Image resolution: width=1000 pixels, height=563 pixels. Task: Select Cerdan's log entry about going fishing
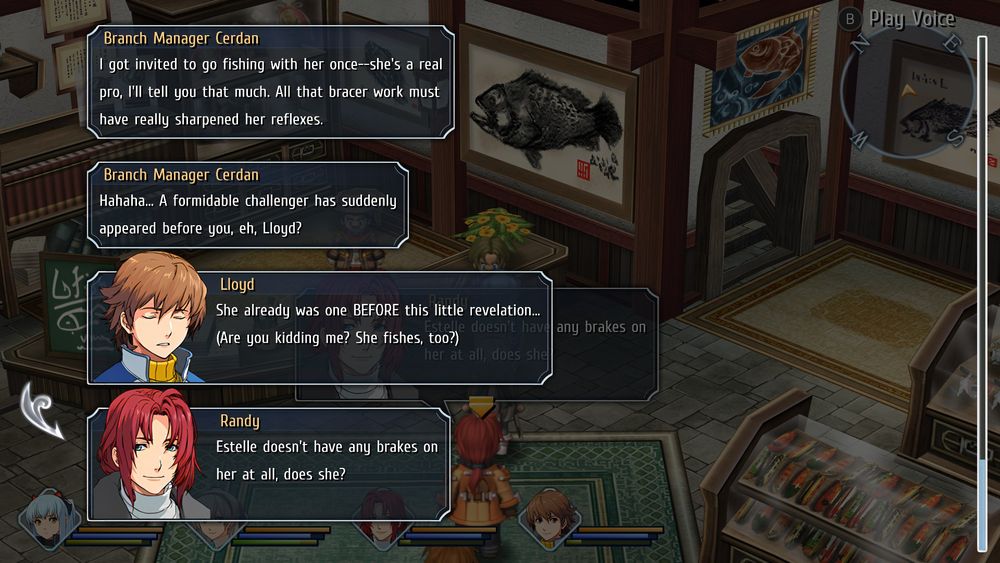(x=270, y=81)
